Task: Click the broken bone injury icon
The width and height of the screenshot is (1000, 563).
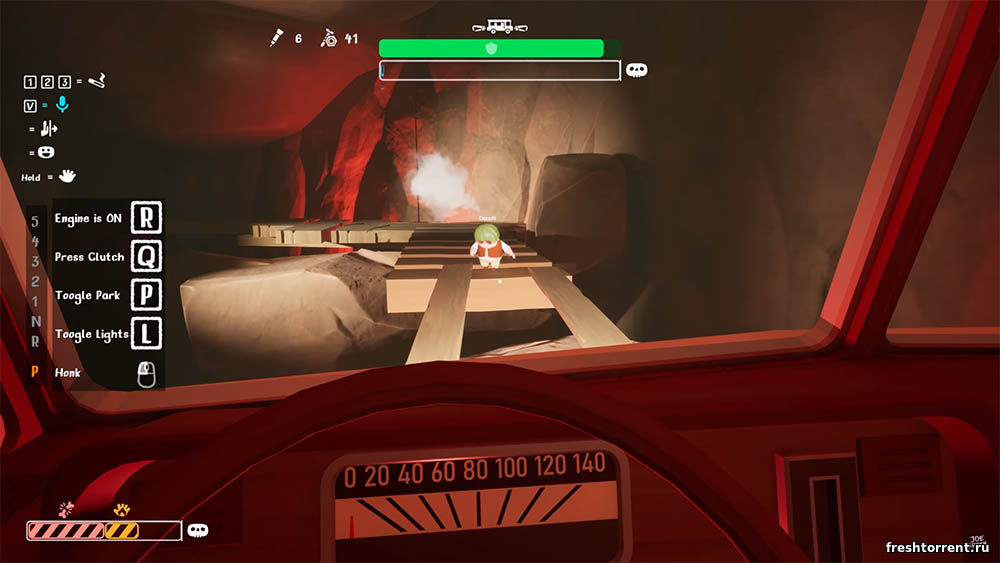Action: coord(68,509)
